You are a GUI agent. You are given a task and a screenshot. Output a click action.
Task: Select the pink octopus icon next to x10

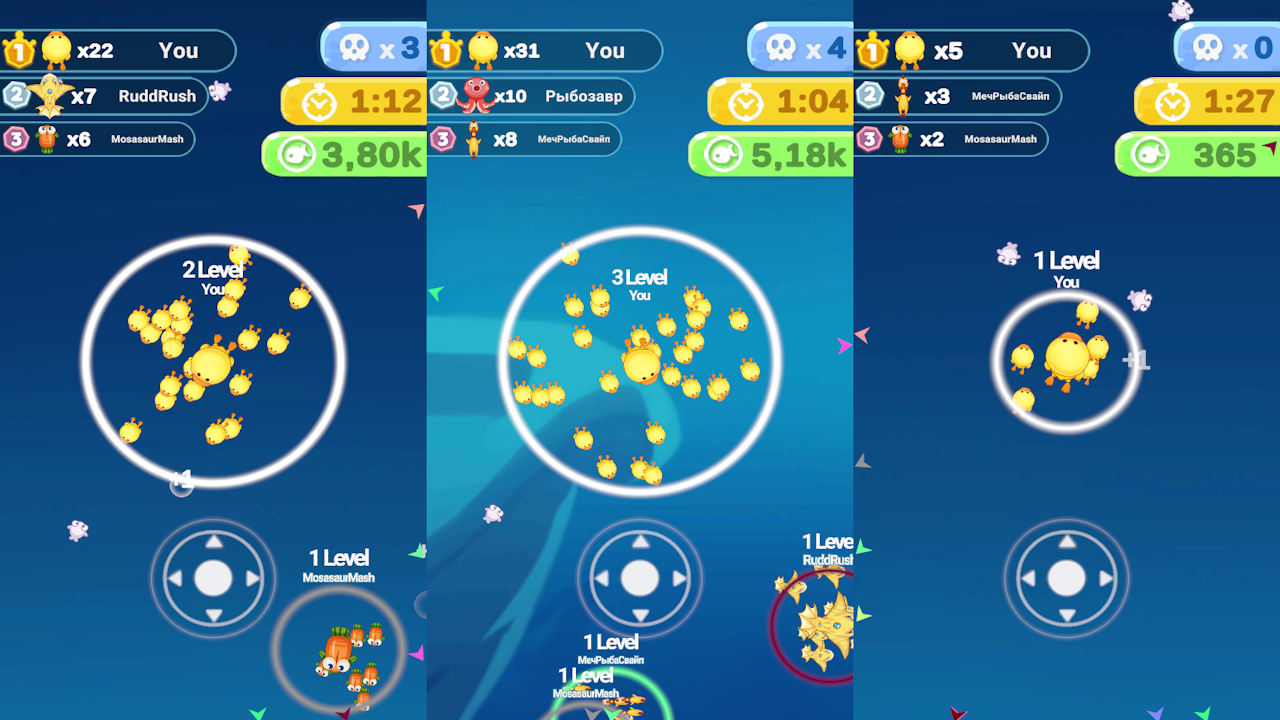point(475,97)
